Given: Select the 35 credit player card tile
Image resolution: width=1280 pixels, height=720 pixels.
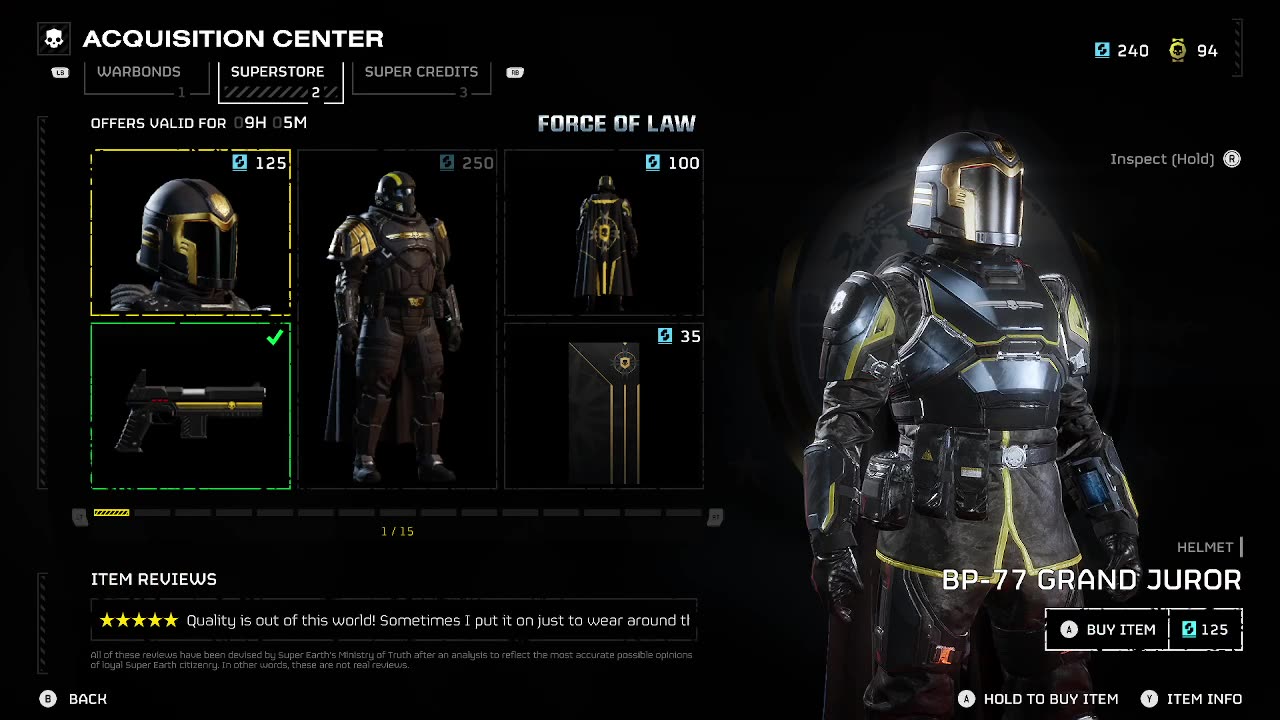Looking at the screenshot, I should [604, 406].
